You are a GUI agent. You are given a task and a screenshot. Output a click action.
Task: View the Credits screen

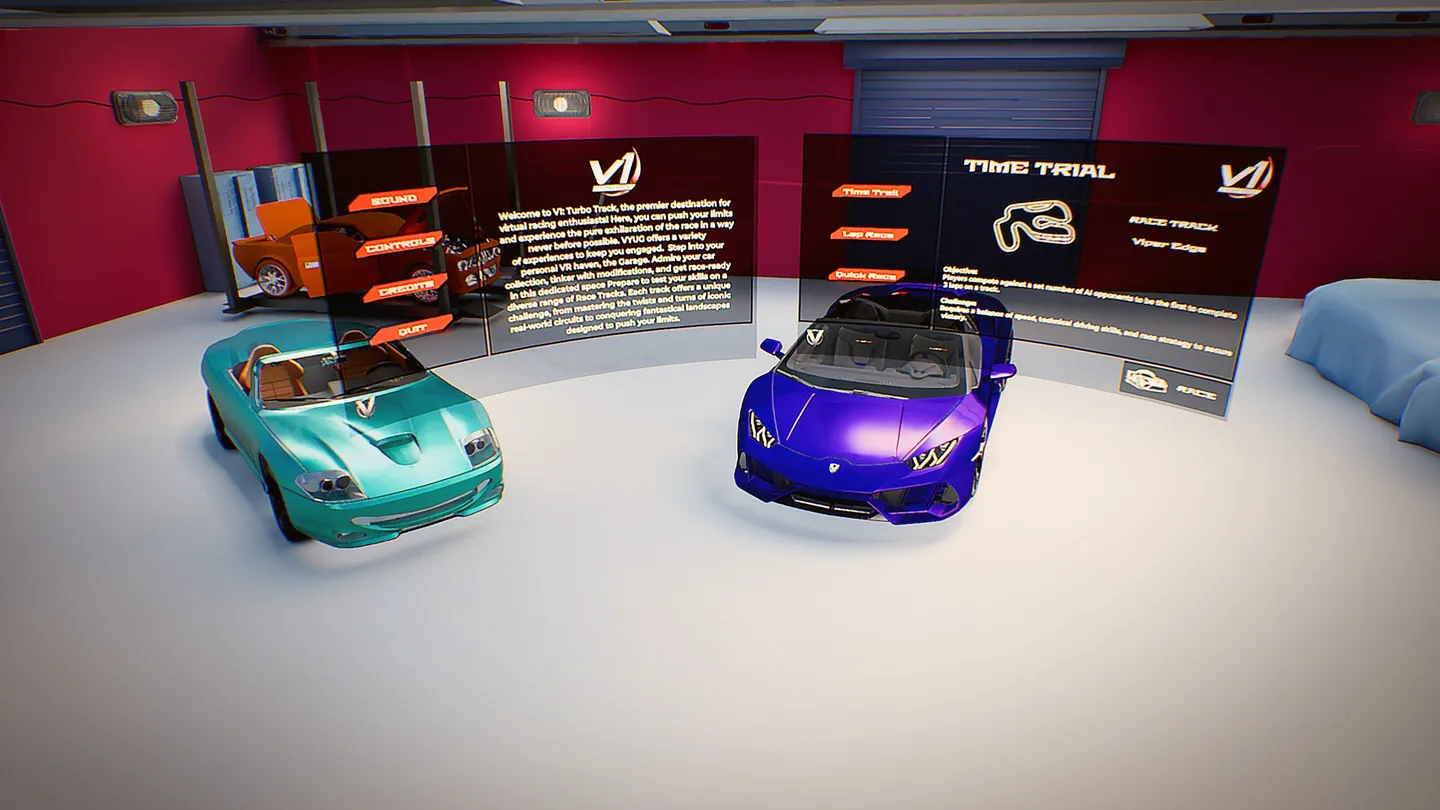[405, 288]
